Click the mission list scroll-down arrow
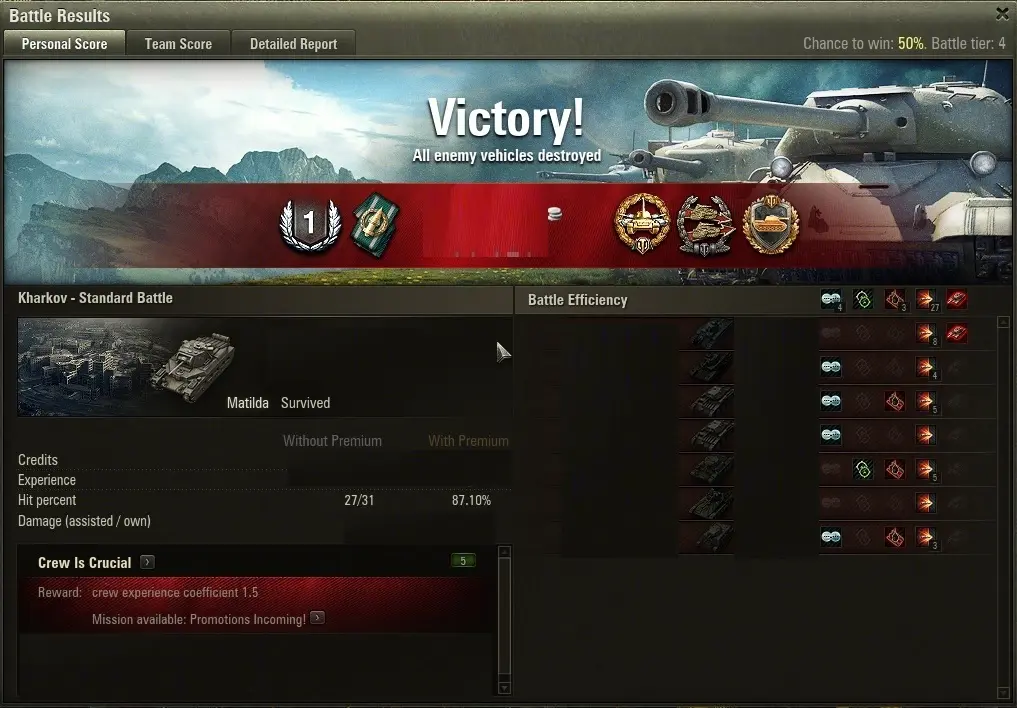 [x=504, y=687]
